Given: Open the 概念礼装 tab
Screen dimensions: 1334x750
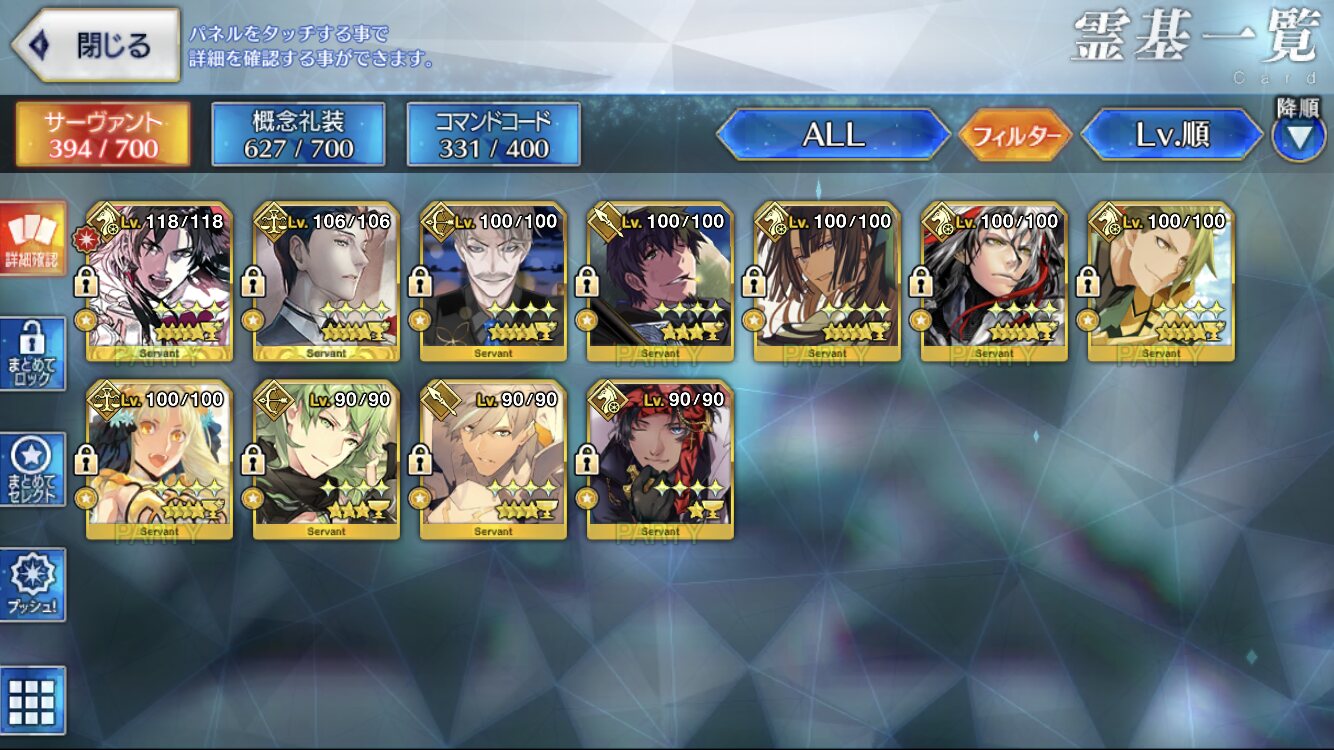Looking at the screenshot, I should pyautogui.click(x=298, y=134).
